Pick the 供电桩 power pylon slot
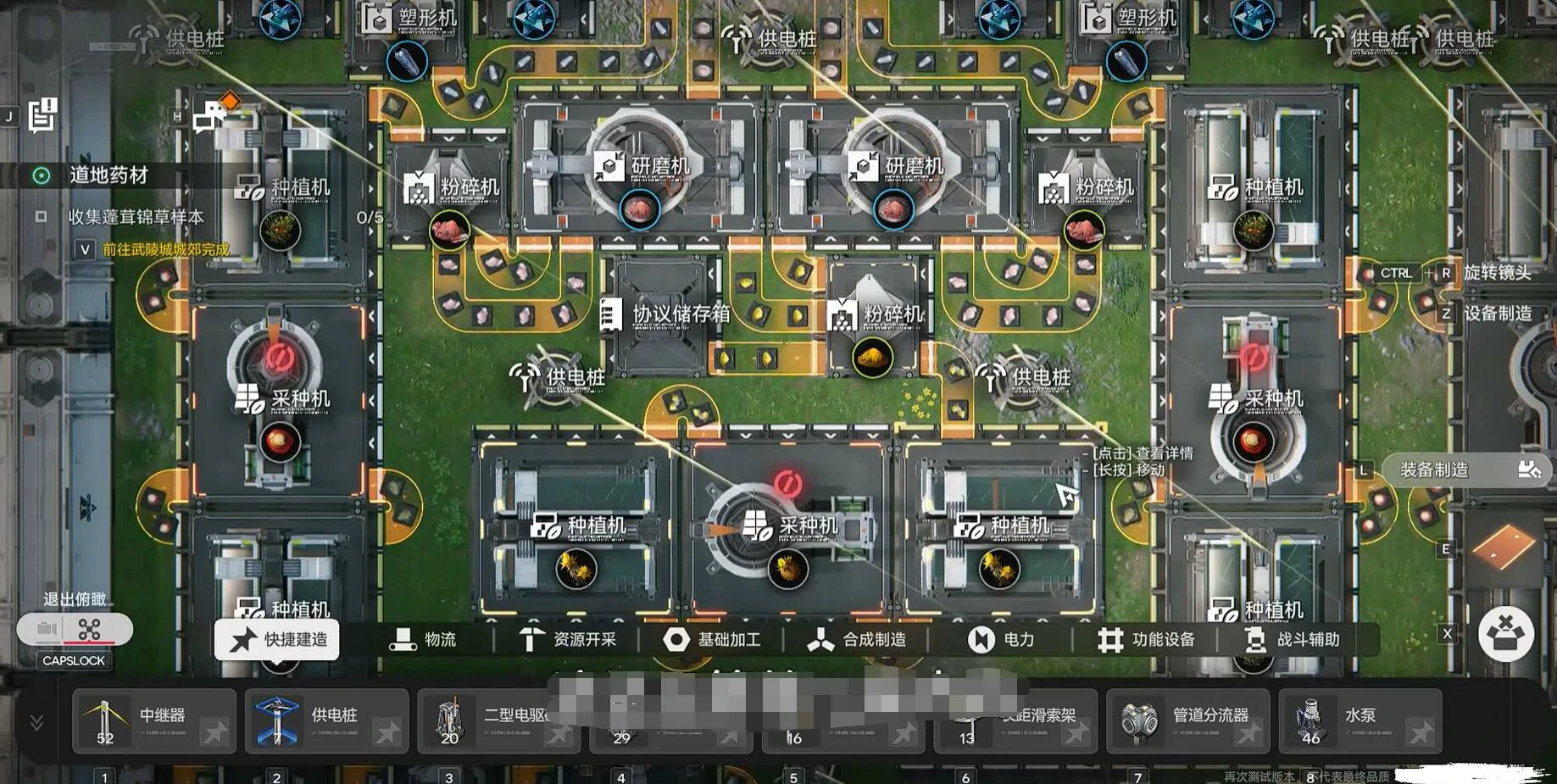Screen dimensions: 1557x784 click(316, 720)
